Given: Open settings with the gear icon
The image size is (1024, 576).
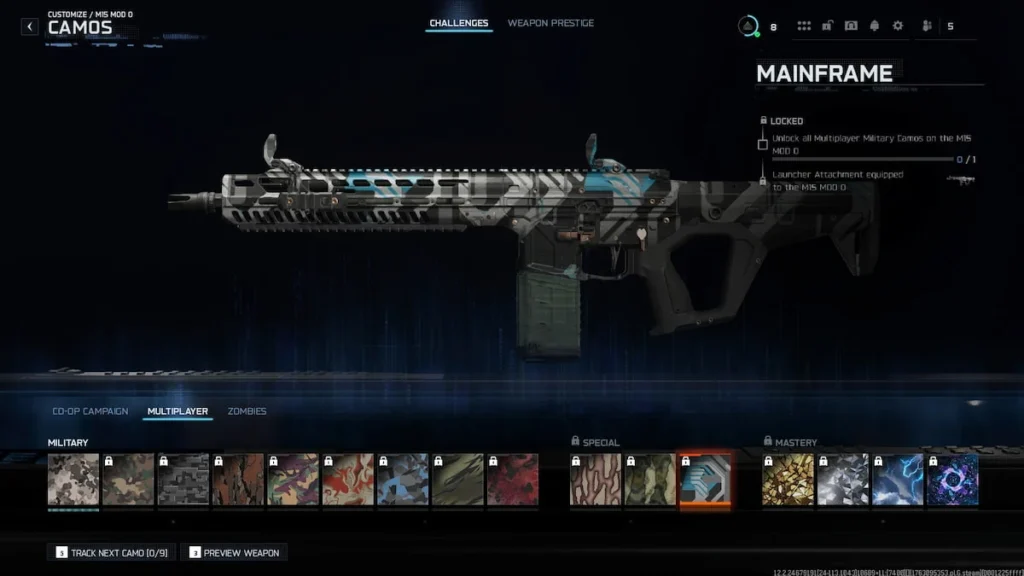Looking at the screenshot, I should point(897,26).
